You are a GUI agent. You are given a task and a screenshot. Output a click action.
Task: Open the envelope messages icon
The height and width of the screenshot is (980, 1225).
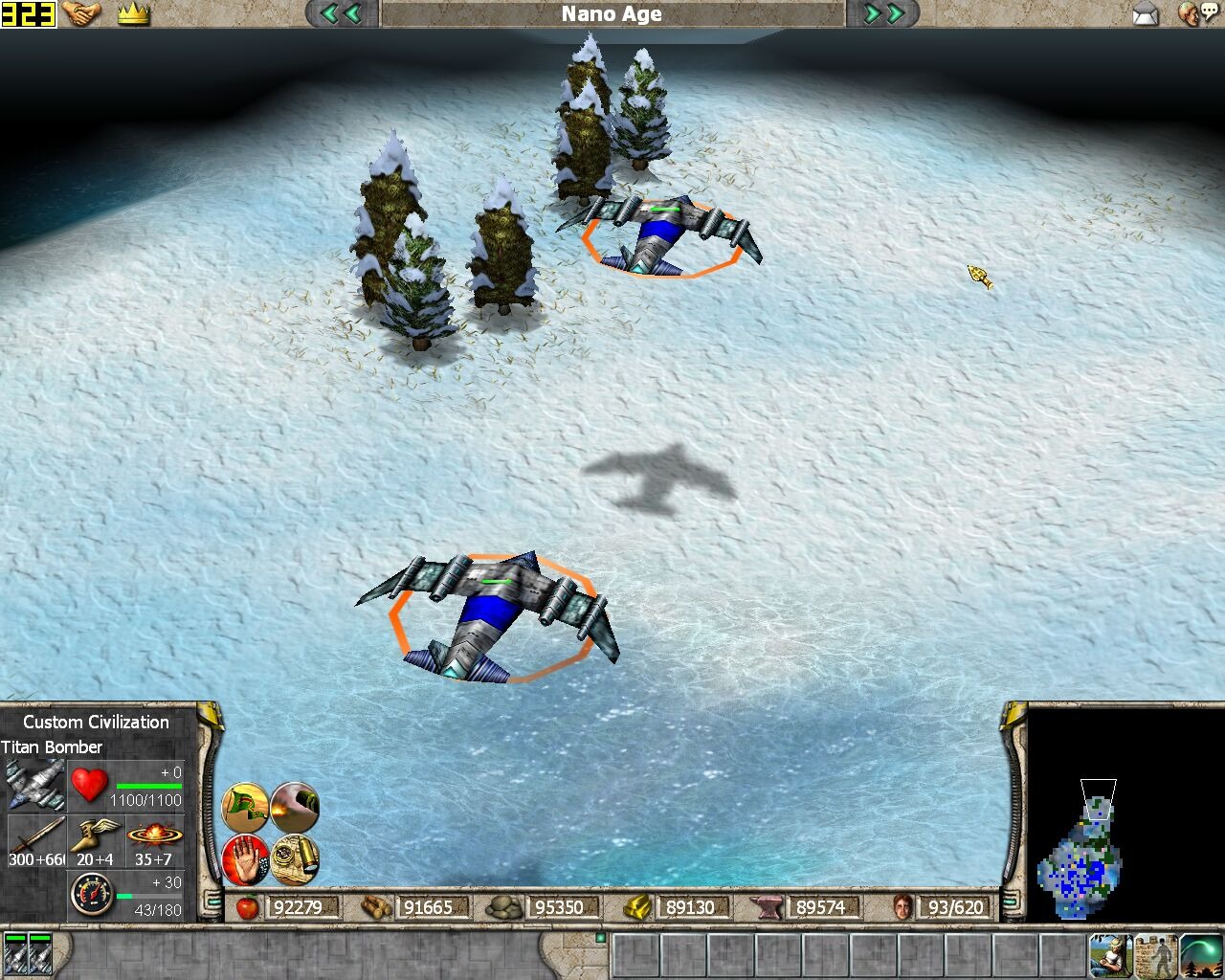[1146, 14]
